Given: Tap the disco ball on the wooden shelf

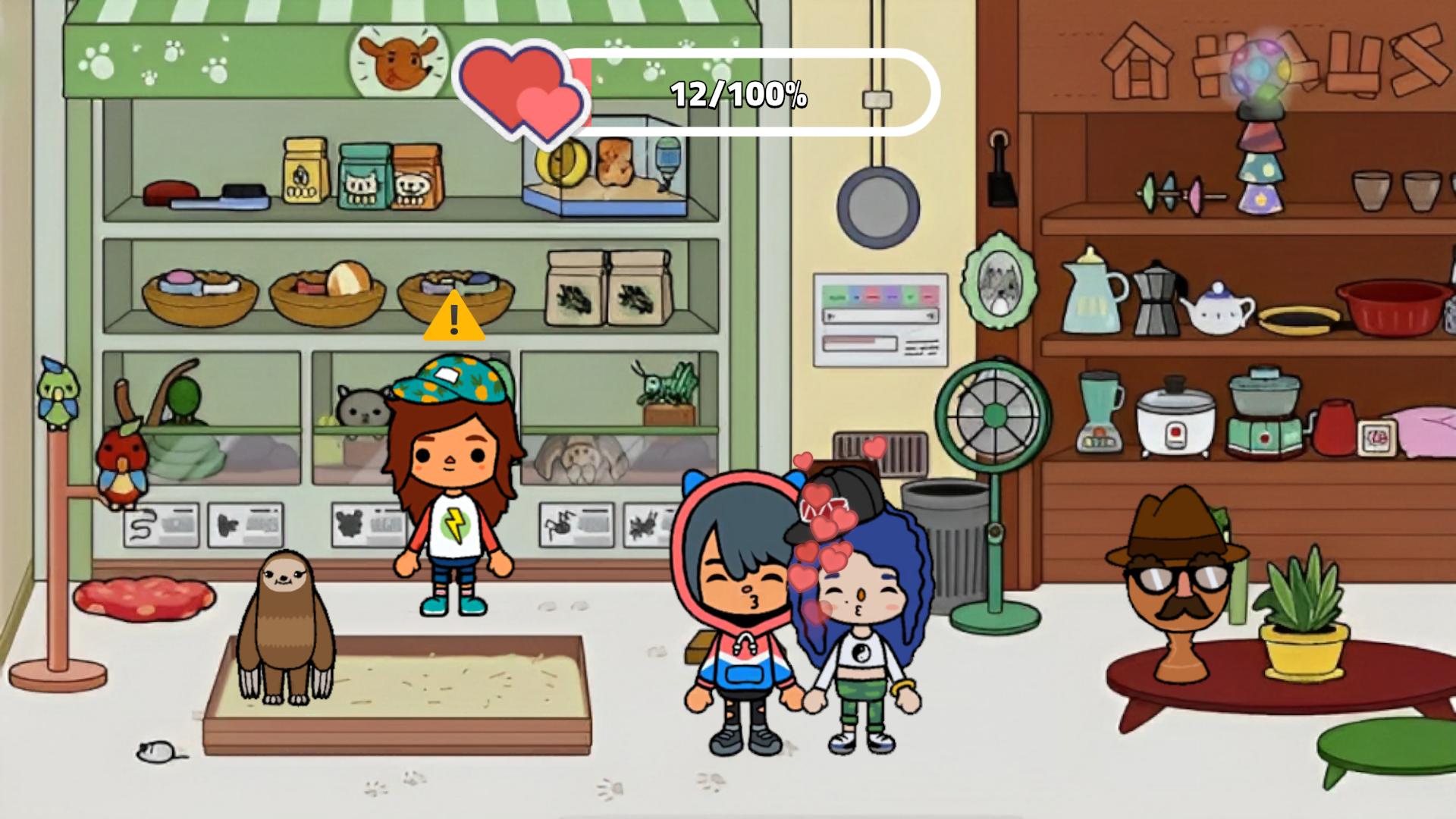Looking at the screenshot, I should coord(1257,68).
